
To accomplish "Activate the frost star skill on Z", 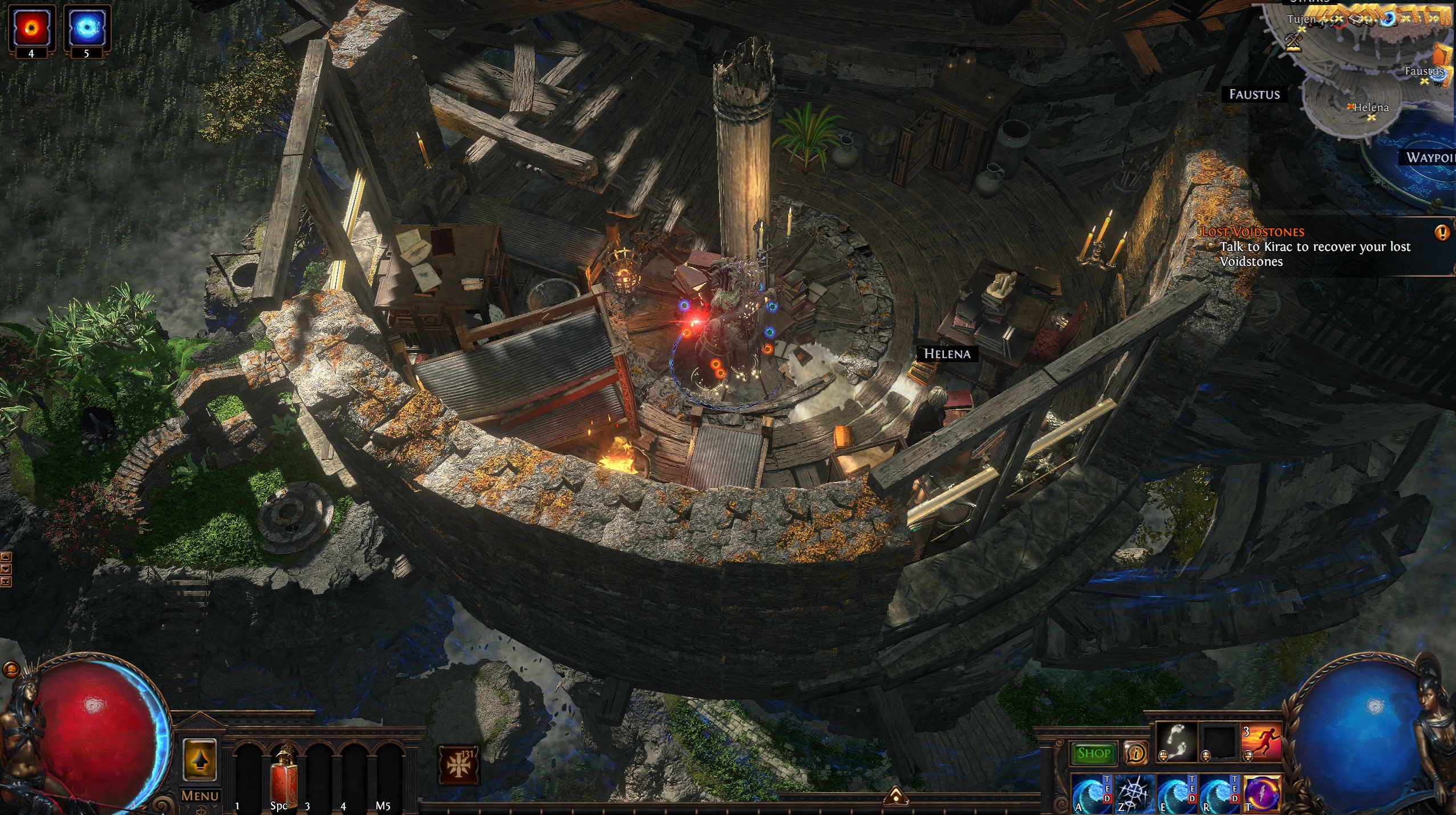I will point(1134,793).
